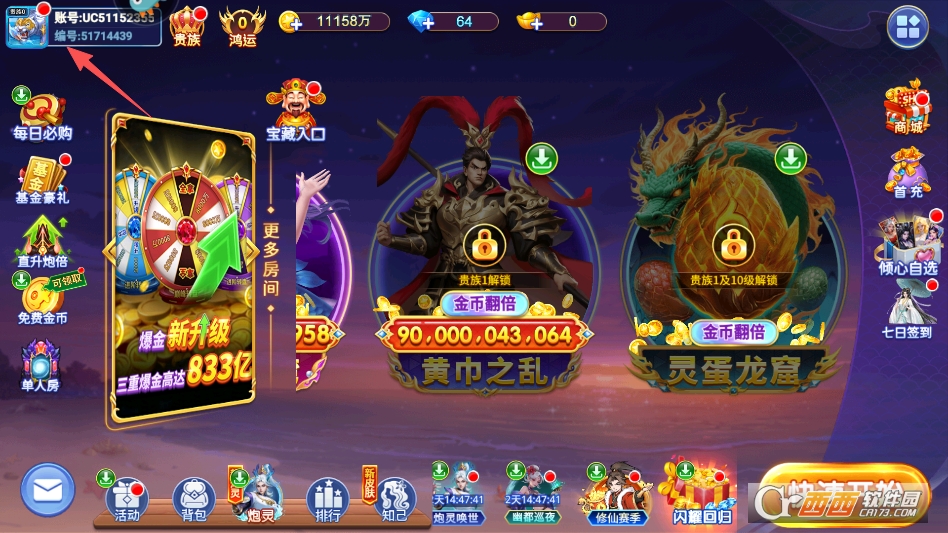948x533 pixels.
Task: Open the 背包 backpack
Action: point(194,498)
